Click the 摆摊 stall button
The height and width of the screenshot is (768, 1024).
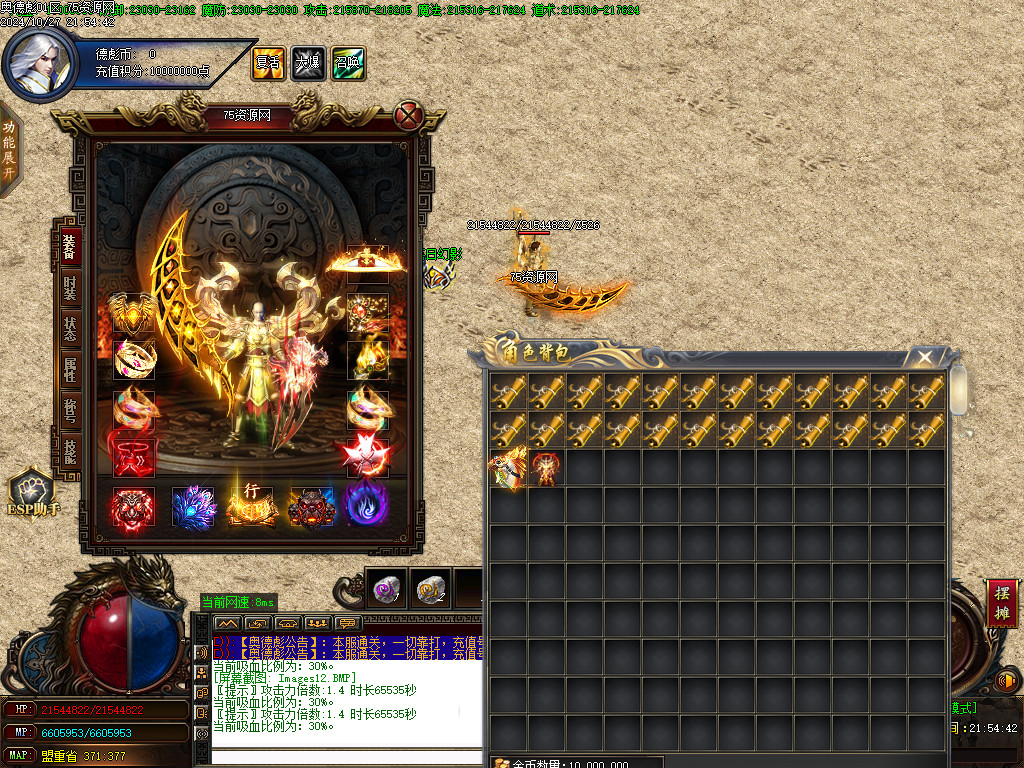[x=1002, y=603]
